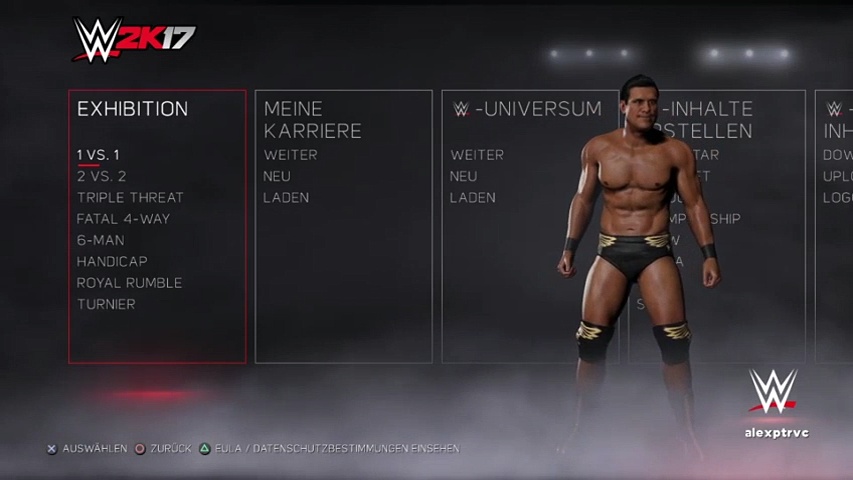Open the Triple Threat match option
Image resolution: width=853 pixels, height=480 pixels.
[x=130, y=197]
